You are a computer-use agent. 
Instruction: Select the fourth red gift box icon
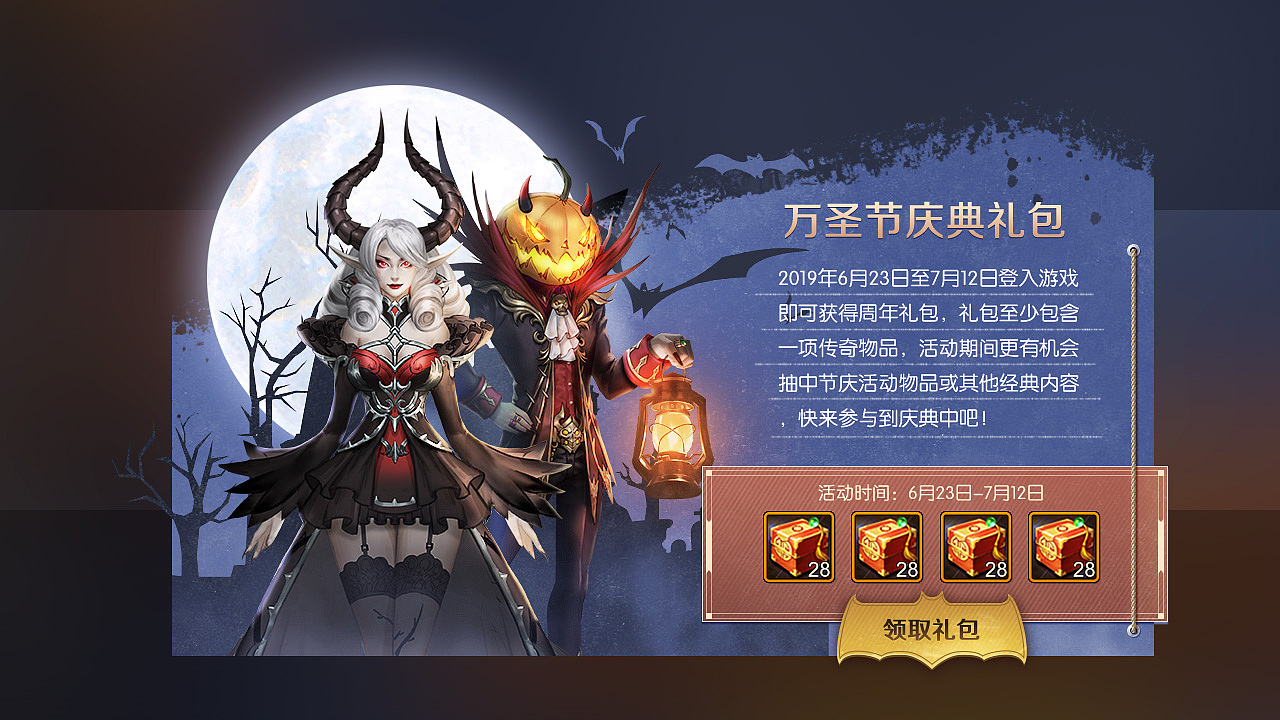tap(1062, 547)
